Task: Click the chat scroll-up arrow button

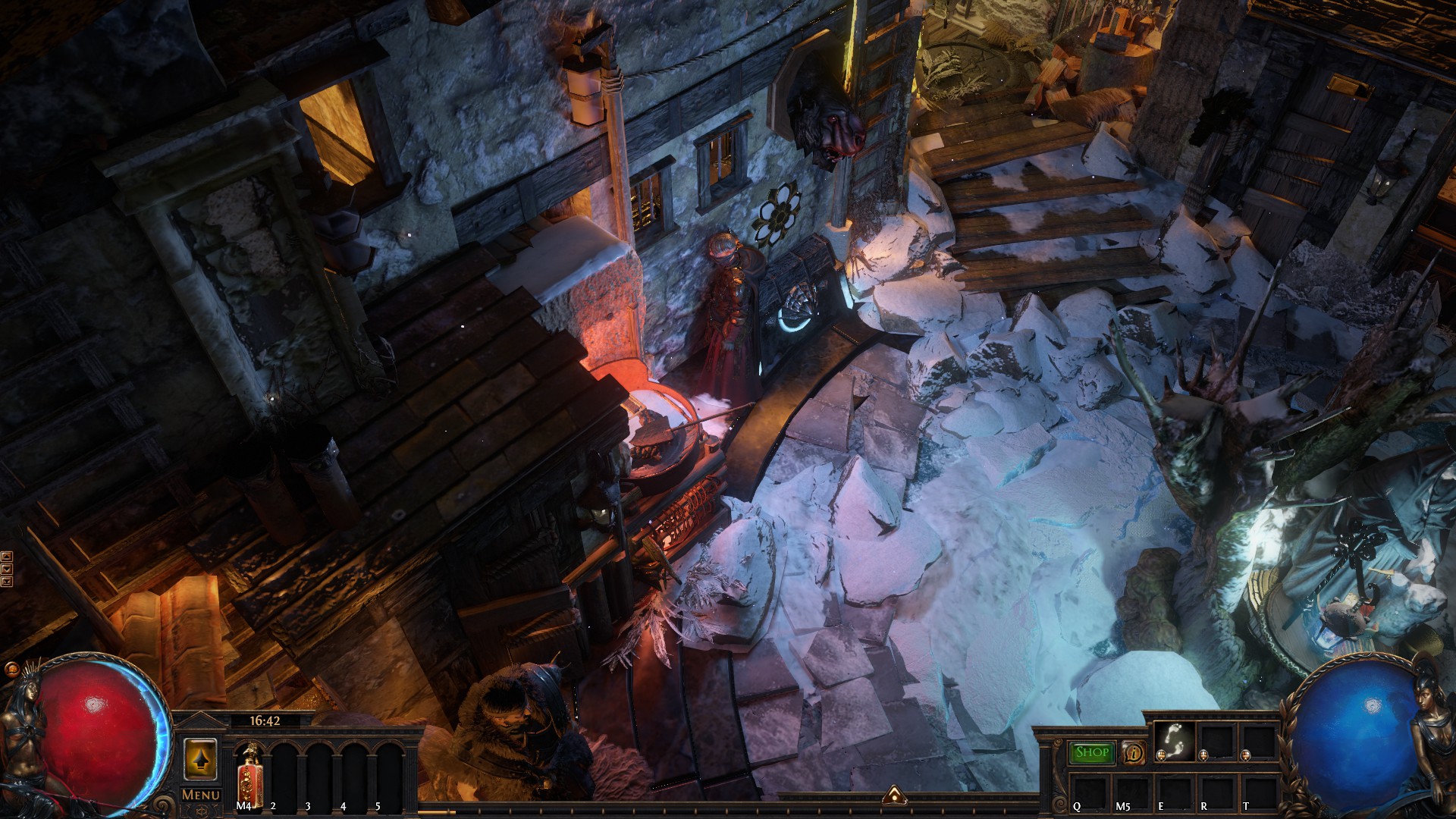Action: coord(7,557)
